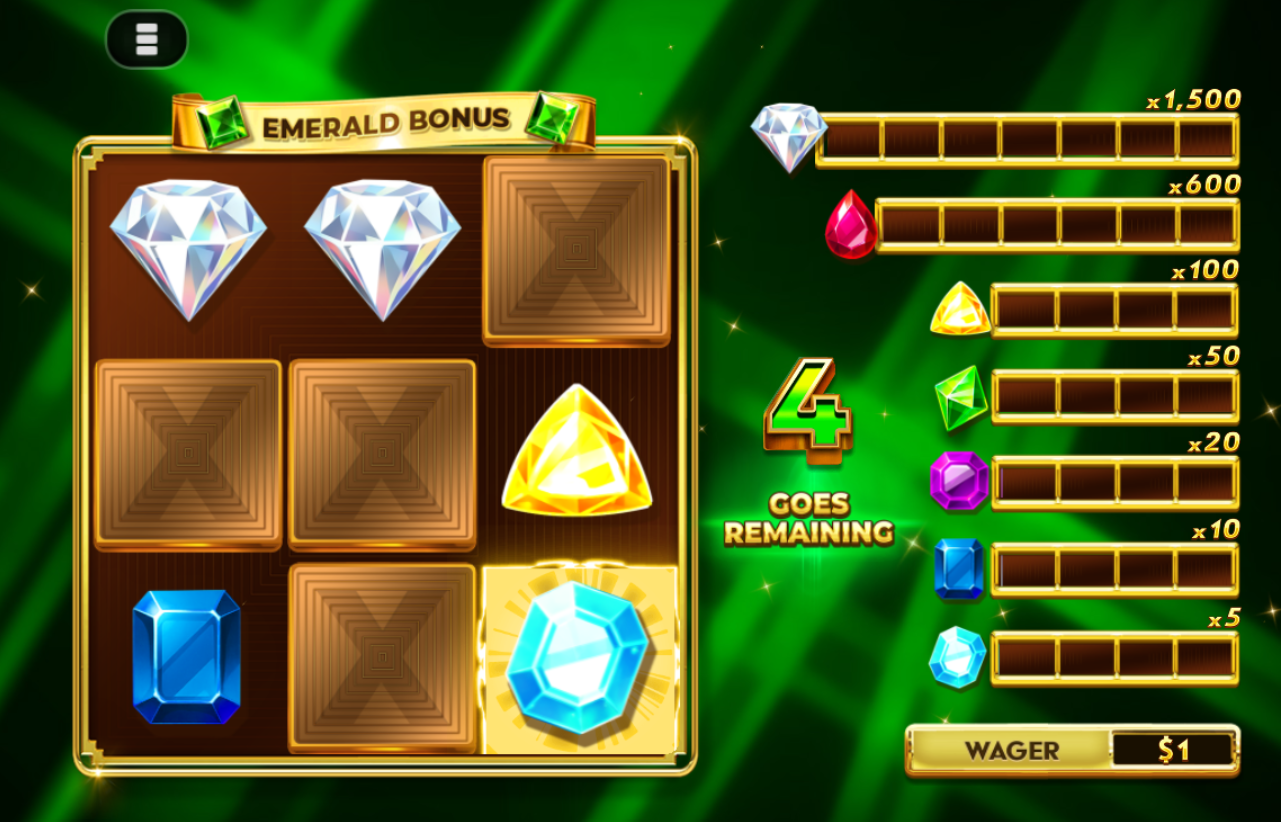Open the hamburger menu in the top-left corner
The image size is (1281, 822).
(x=145, y=38)
